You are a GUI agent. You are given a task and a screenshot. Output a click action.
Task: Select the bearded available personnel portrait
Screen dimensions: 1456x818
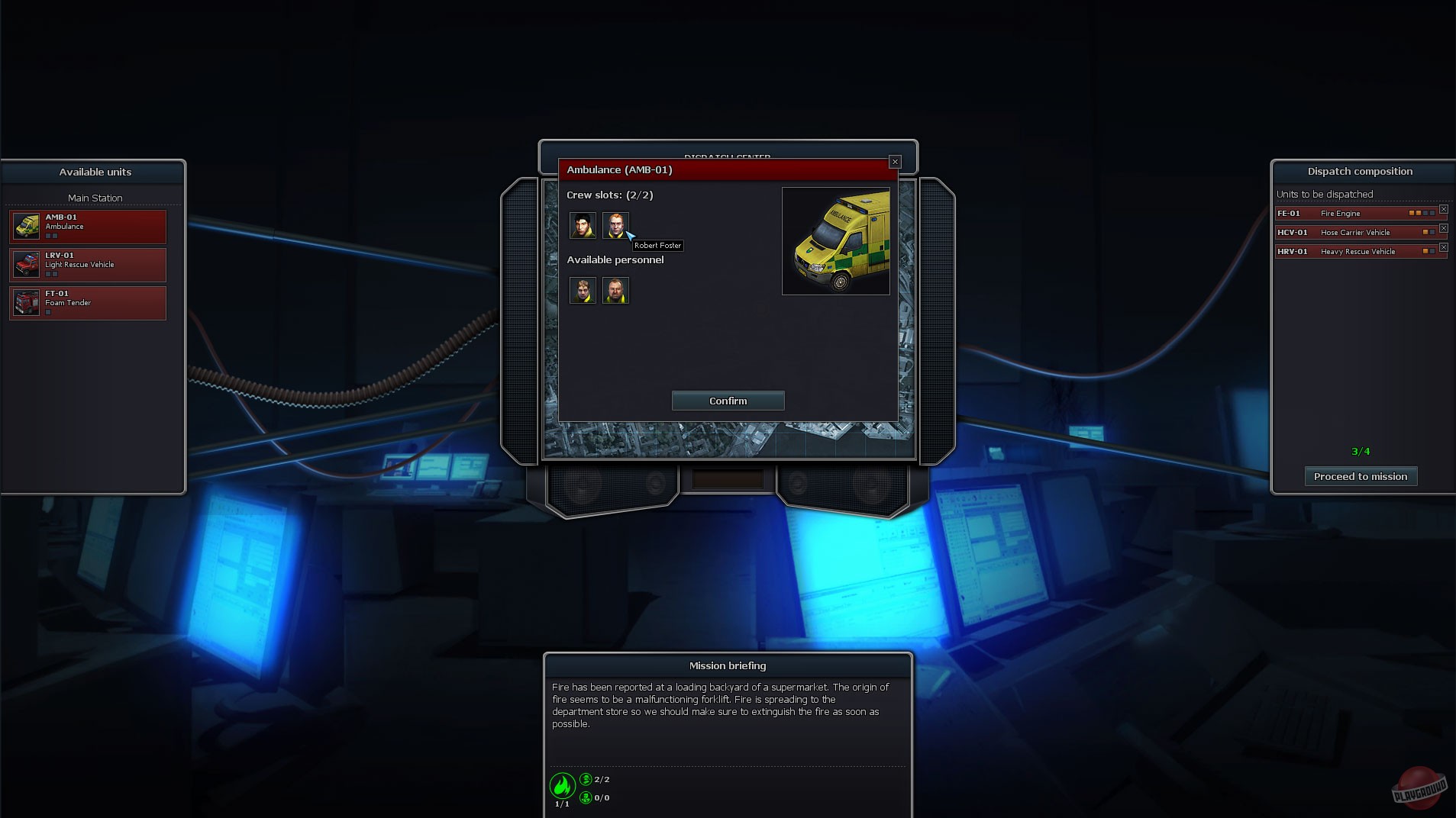click(616, 291)
